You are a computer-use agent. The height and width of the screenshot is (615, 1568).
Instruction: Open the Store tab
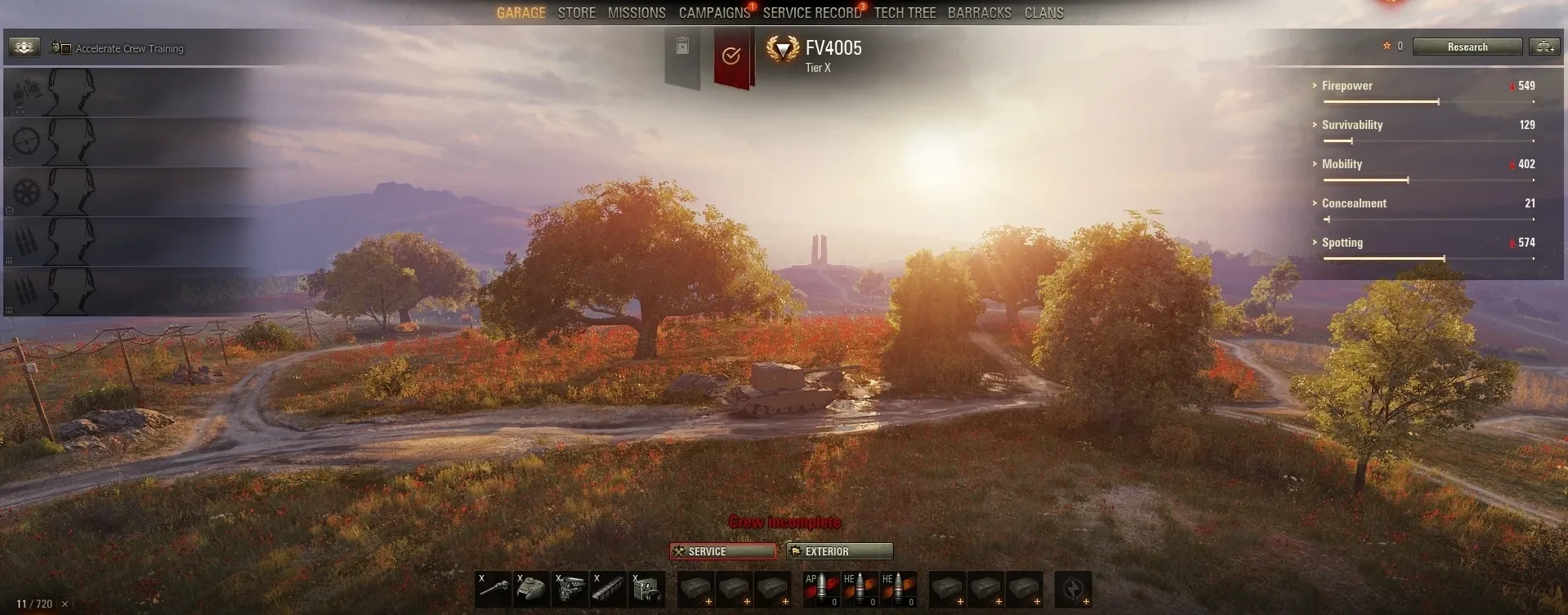[x=576, y=13]
